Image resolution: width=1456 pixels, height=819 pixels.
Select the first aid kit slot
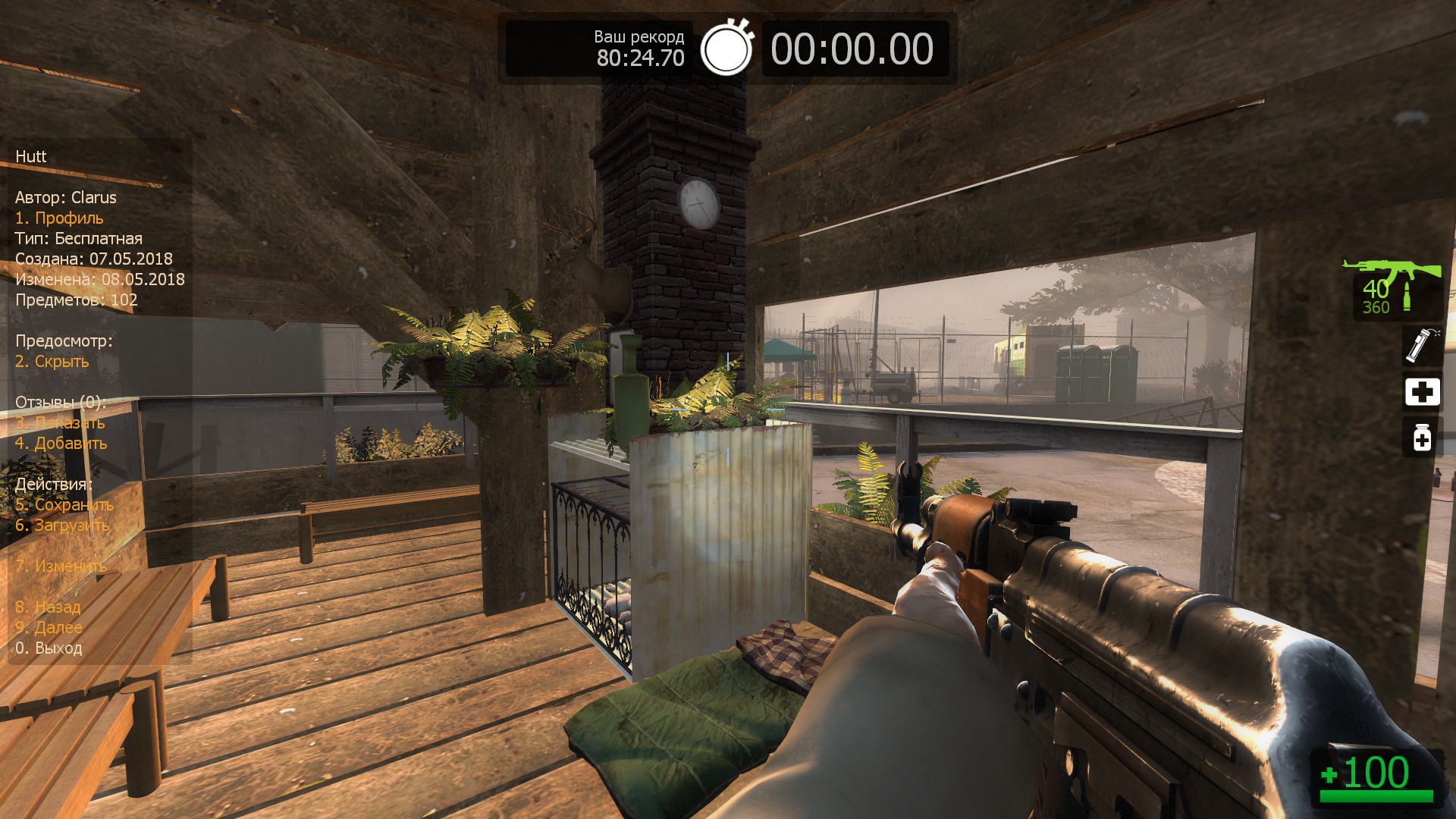pos(1422,392)
